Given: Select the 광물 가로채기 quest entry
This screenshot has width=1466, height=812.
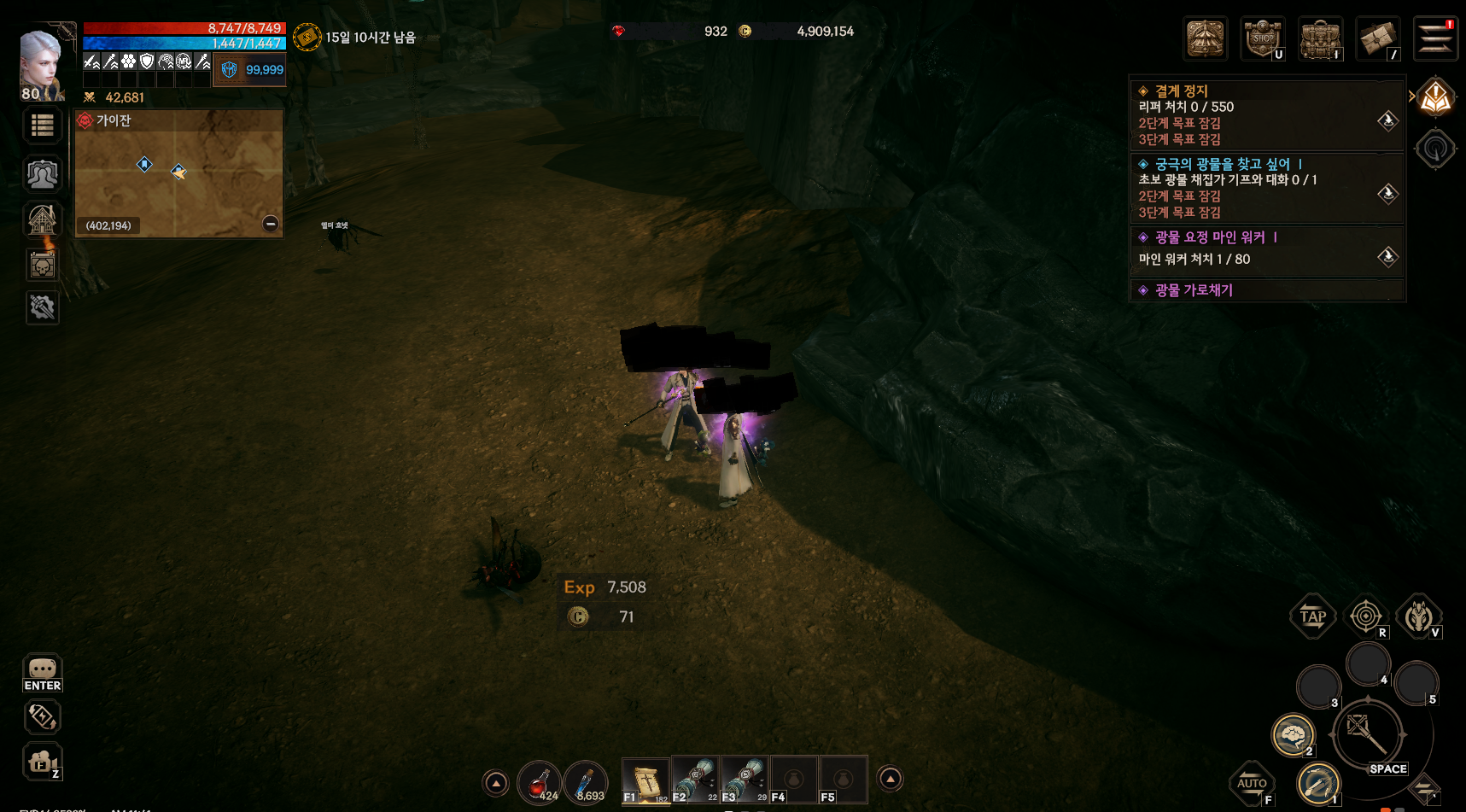Looking at the screenshot, I should (x=1194, y=290).
